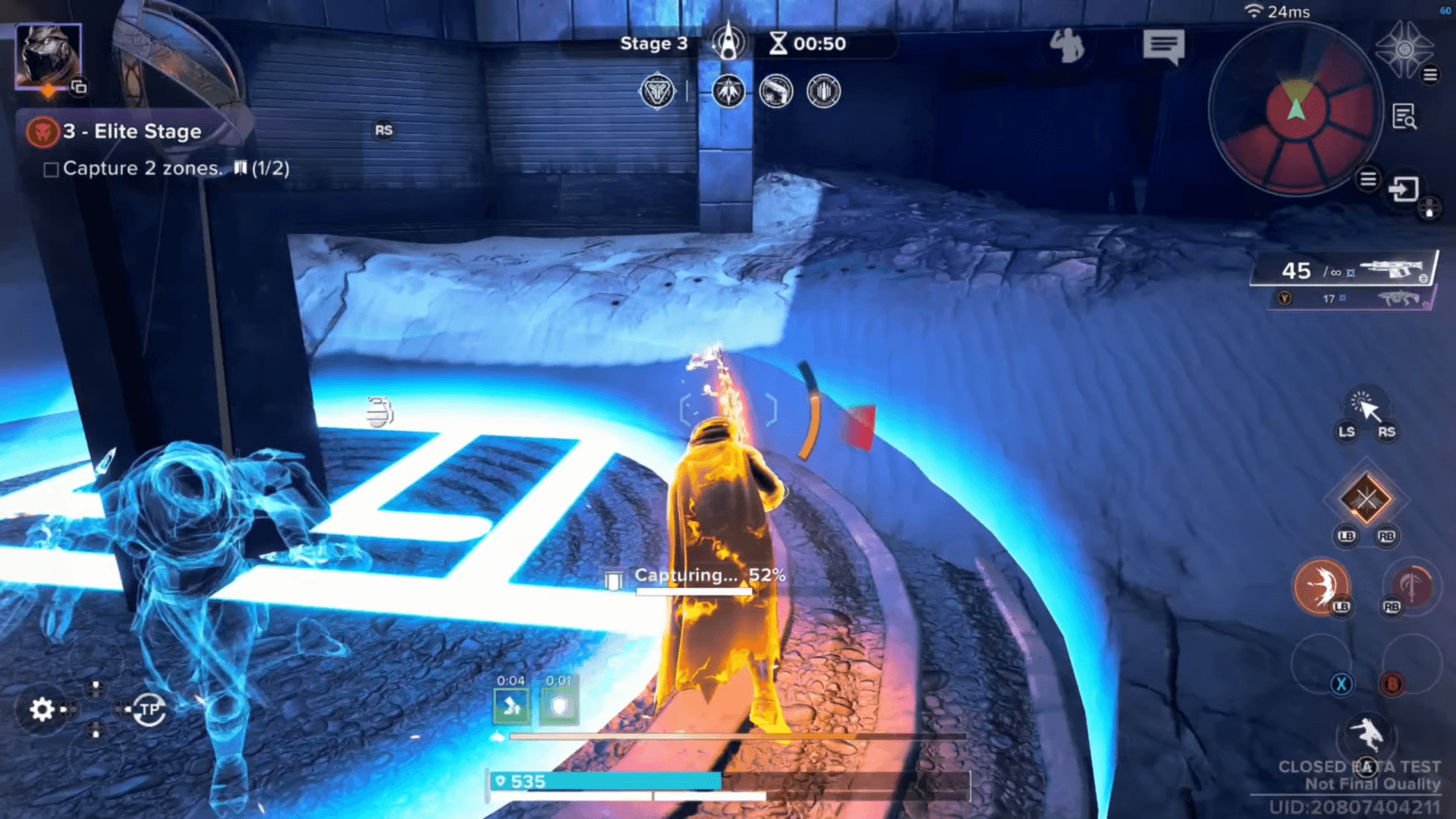Open the character portrait in the corner
Image resolution: width=1456 pixels, height=819 pixels.
pos(48,55)
